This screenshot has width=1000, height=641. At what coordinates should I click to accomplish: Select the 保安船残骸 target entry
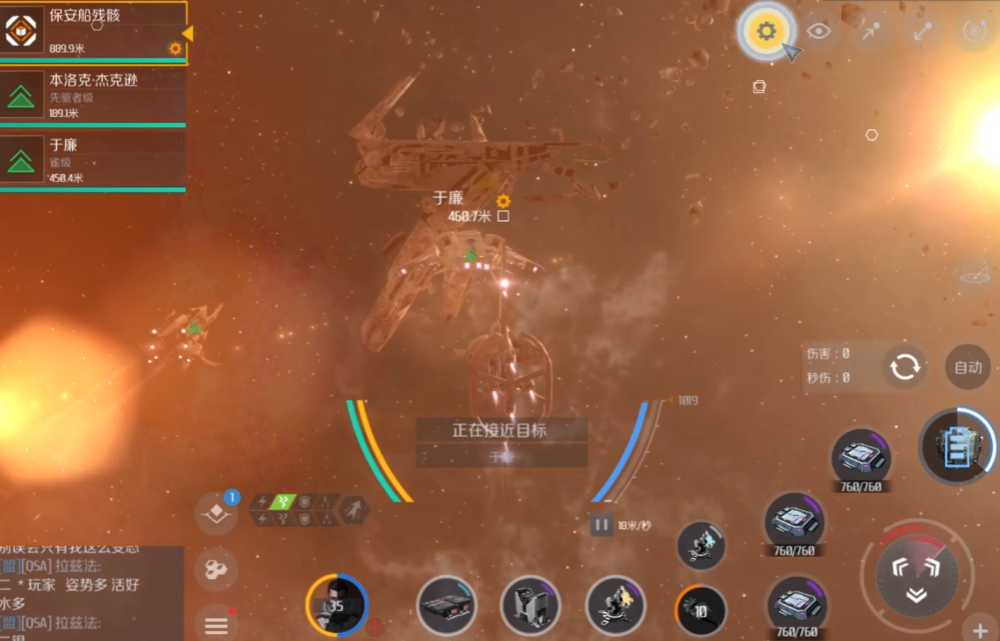click(x=93, y=31)
